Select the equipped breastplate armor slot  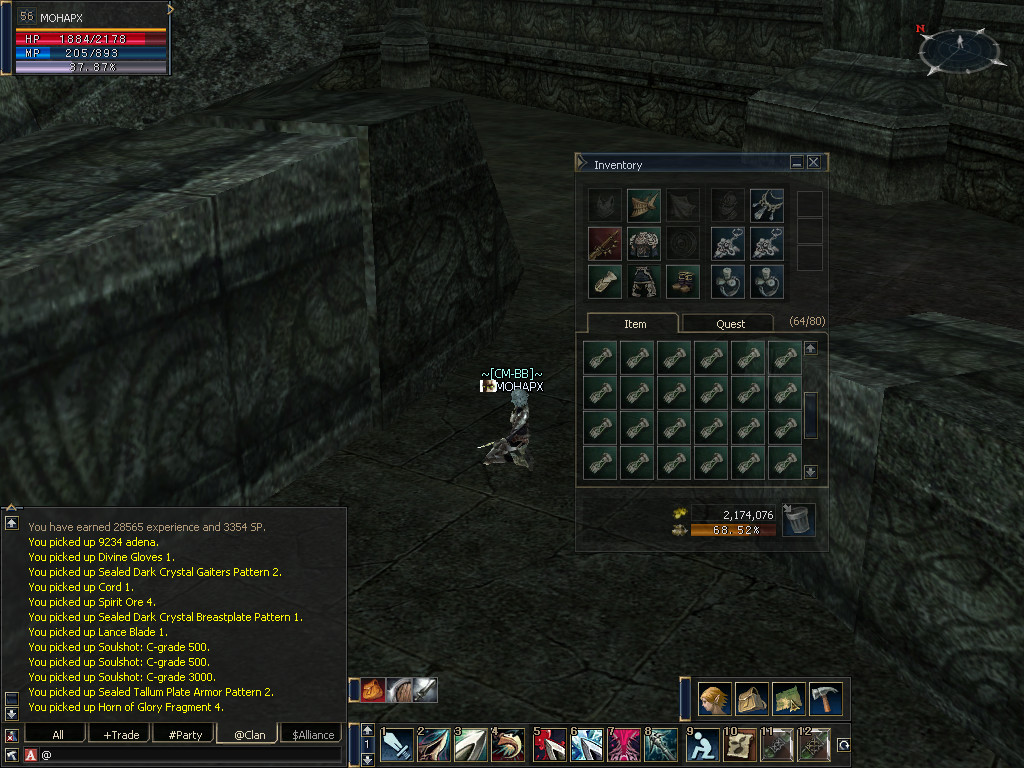click(644, 244)
